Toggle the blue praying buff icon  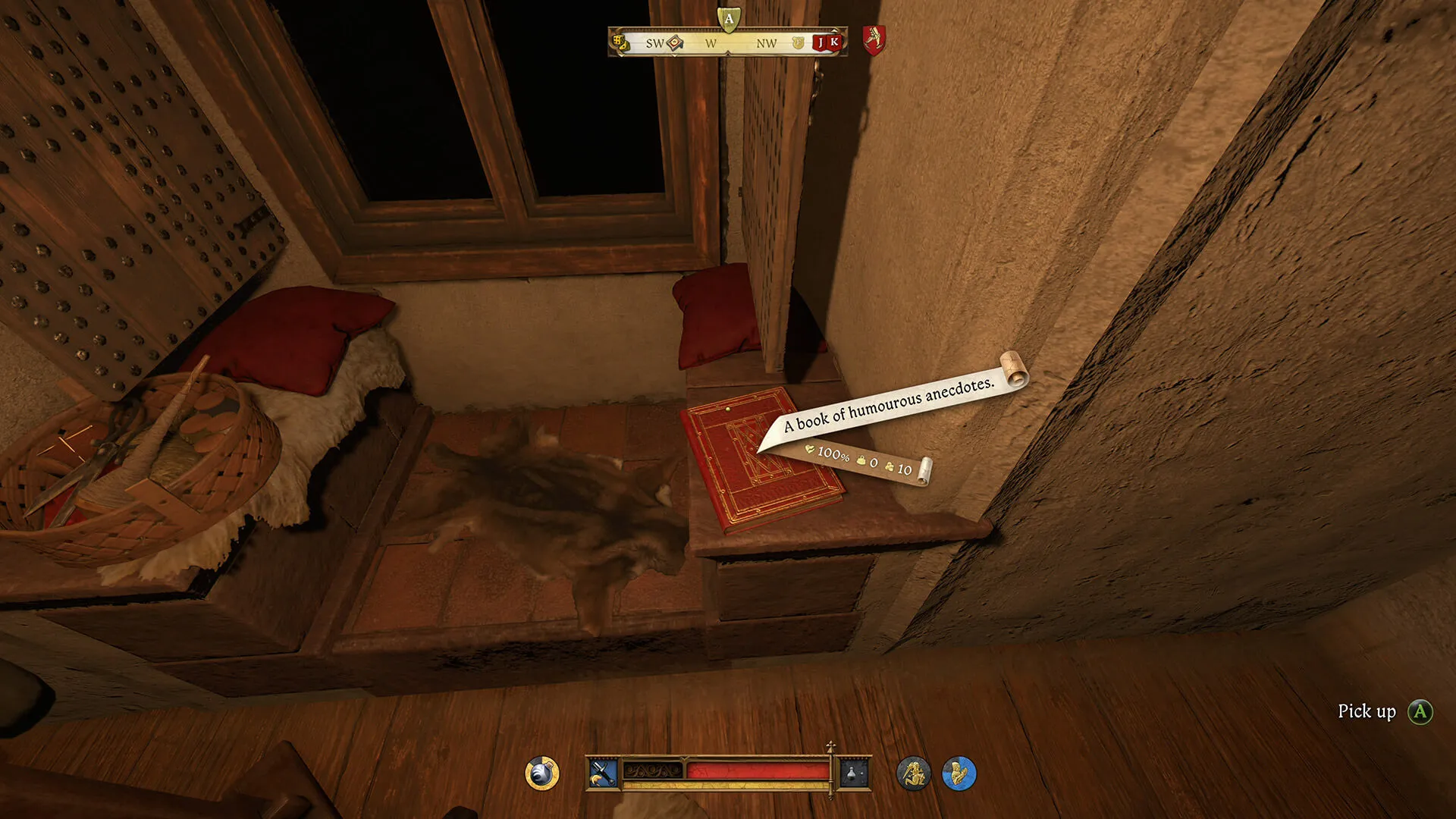959,773
